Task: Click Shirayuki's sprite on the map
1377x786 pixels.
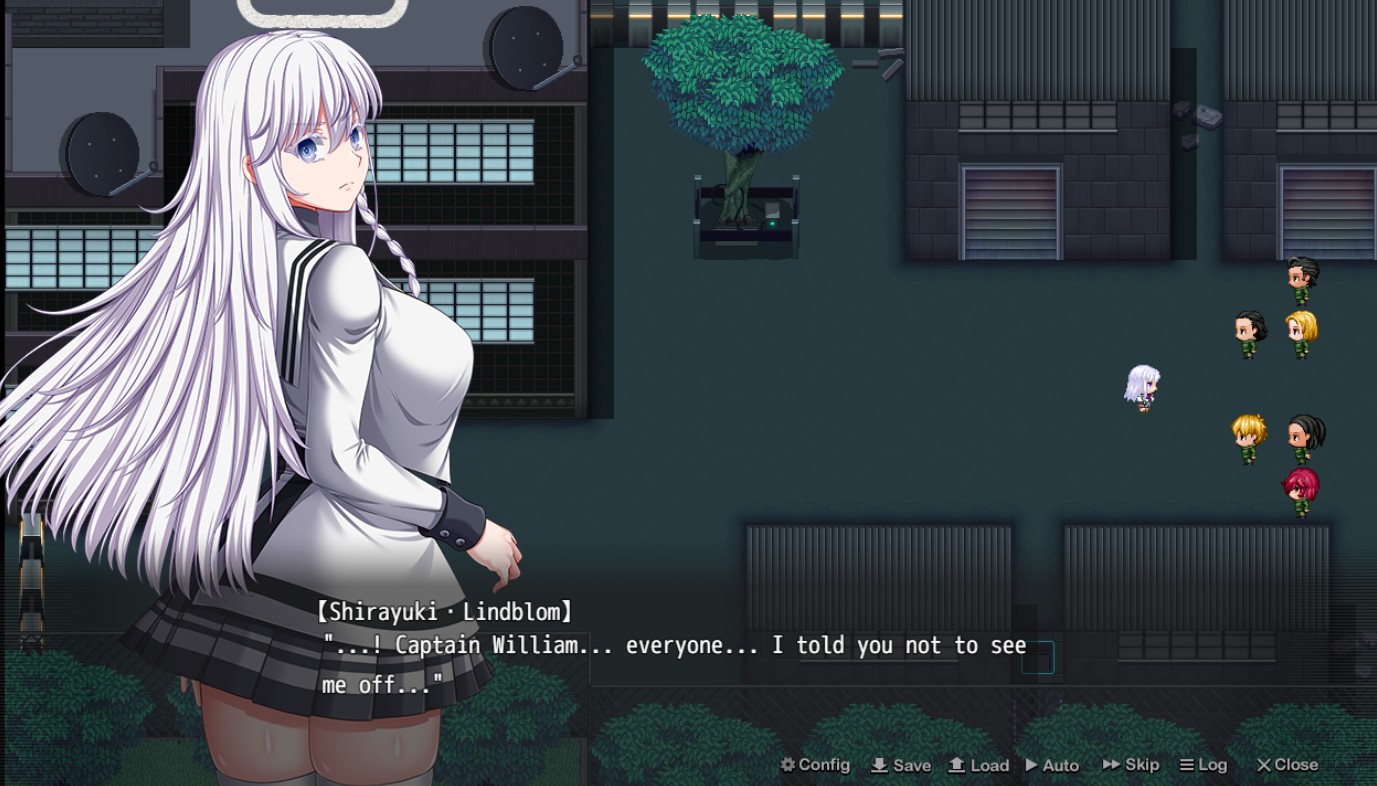Action: 1141,388
